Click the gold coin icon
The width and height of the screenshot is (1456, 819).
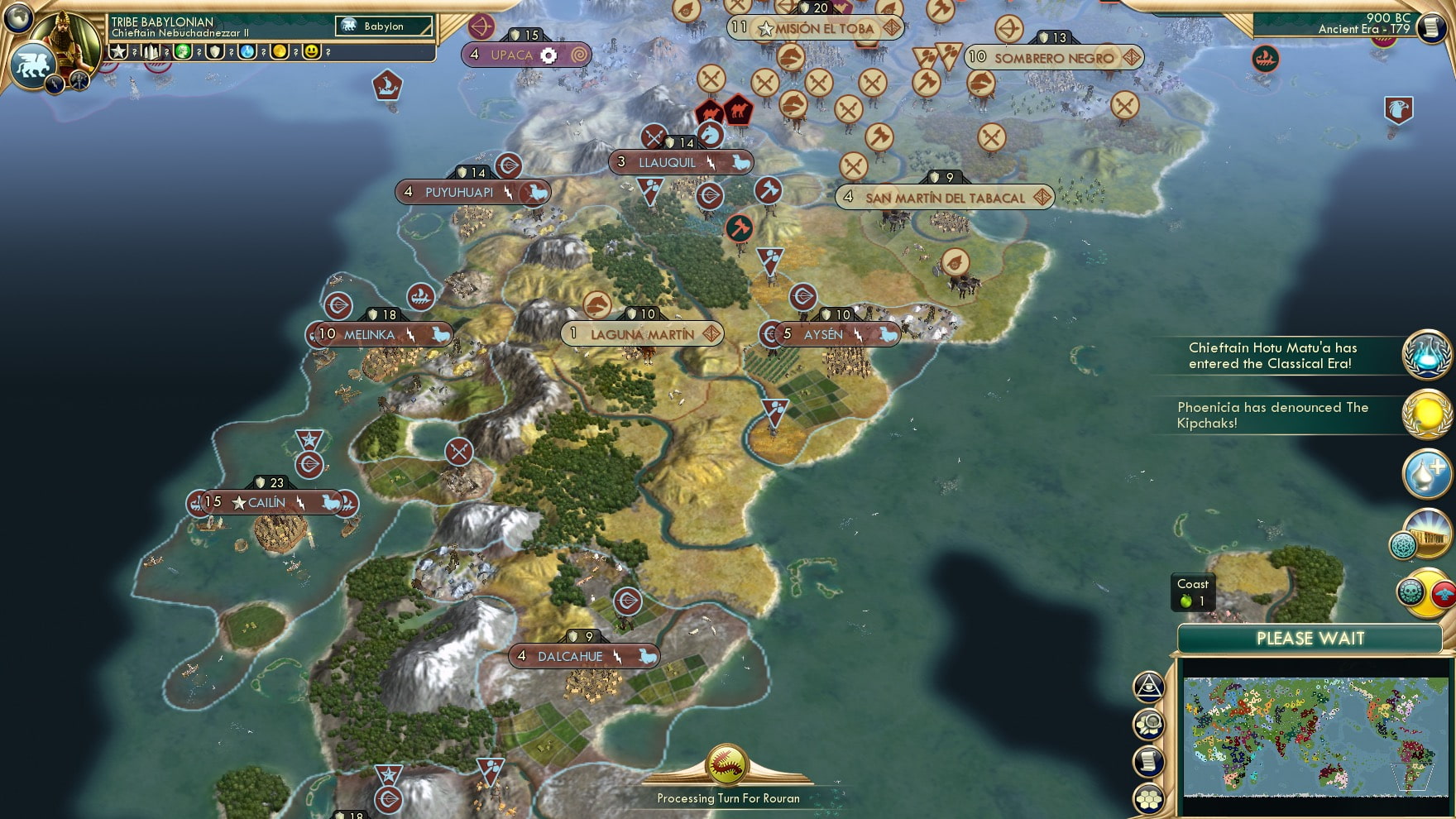click(x=280, y=51)
